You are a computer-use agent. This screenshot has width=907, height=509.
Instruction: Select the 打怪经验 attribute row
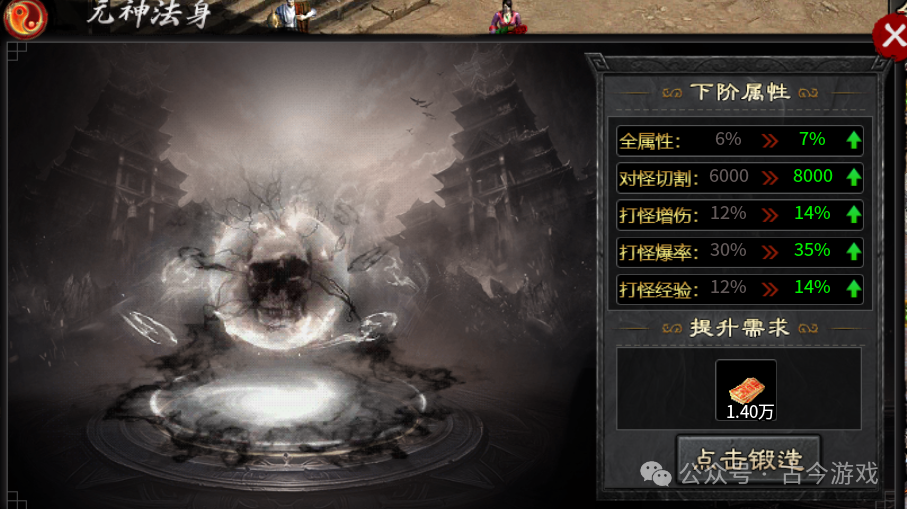point(739,288)
